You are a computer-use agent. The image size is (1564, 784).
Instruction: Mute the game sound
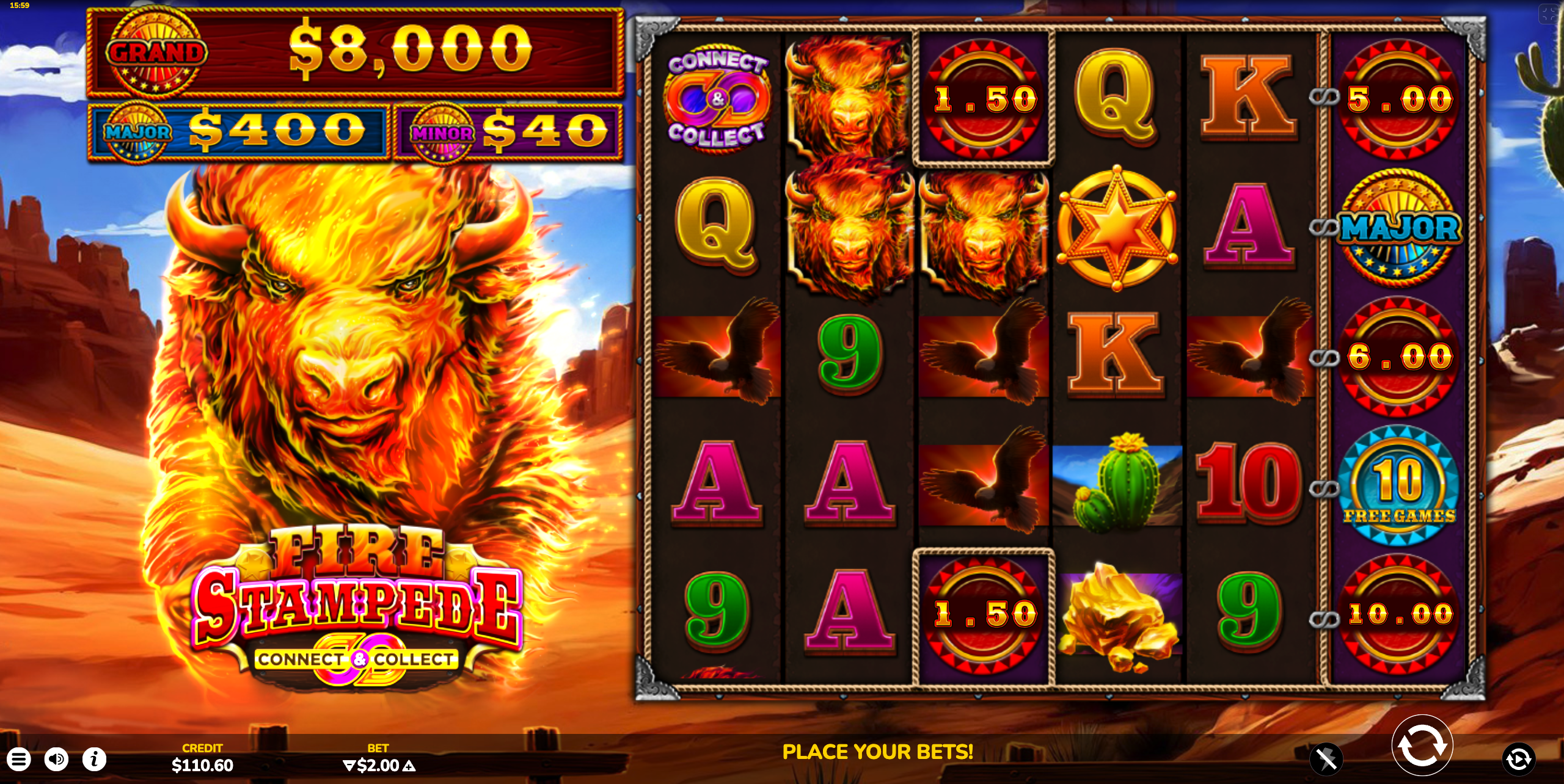pyautogui.click(x=58, y=759)
